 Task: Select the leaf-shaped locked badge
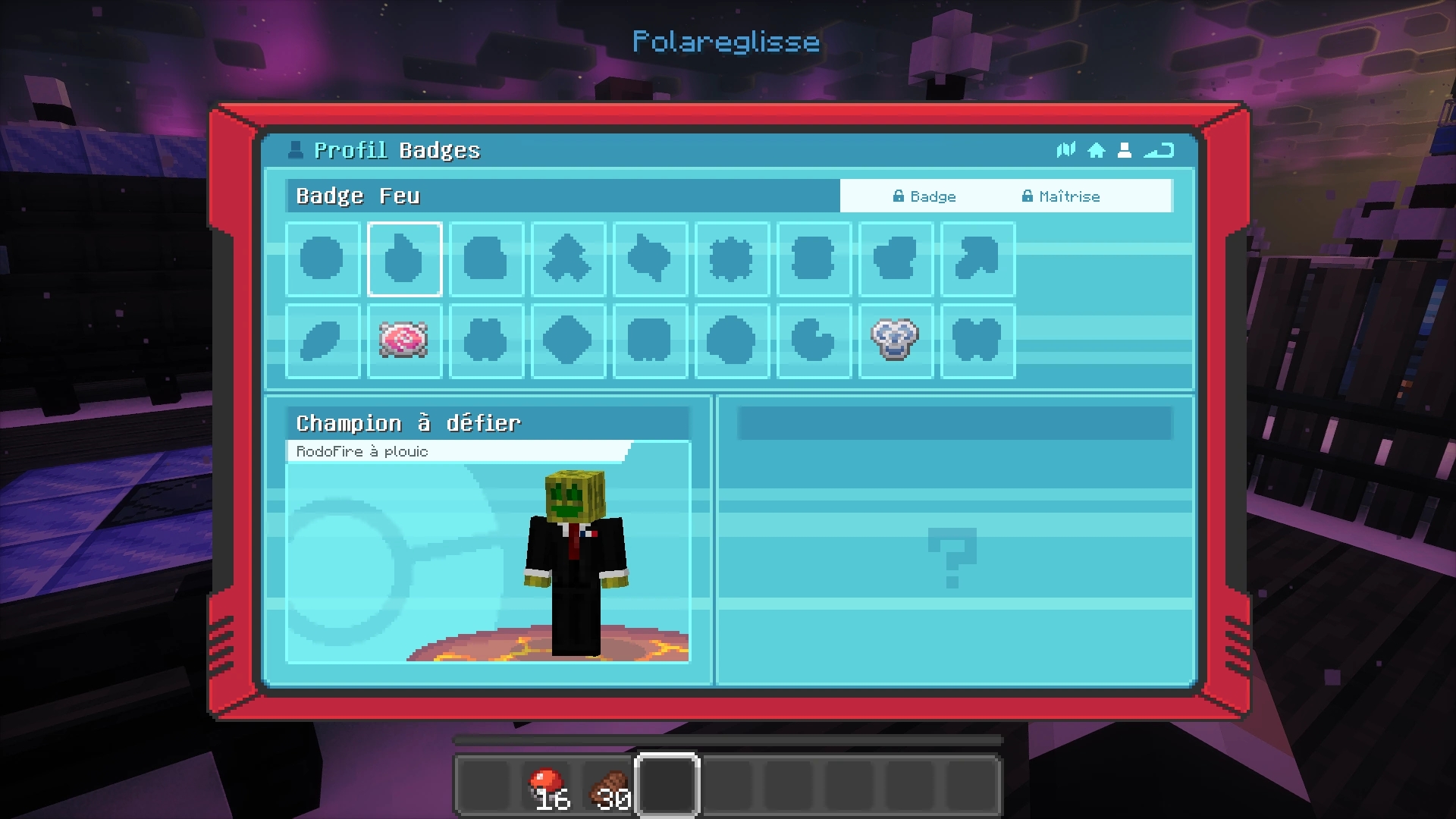click(322, 340)
